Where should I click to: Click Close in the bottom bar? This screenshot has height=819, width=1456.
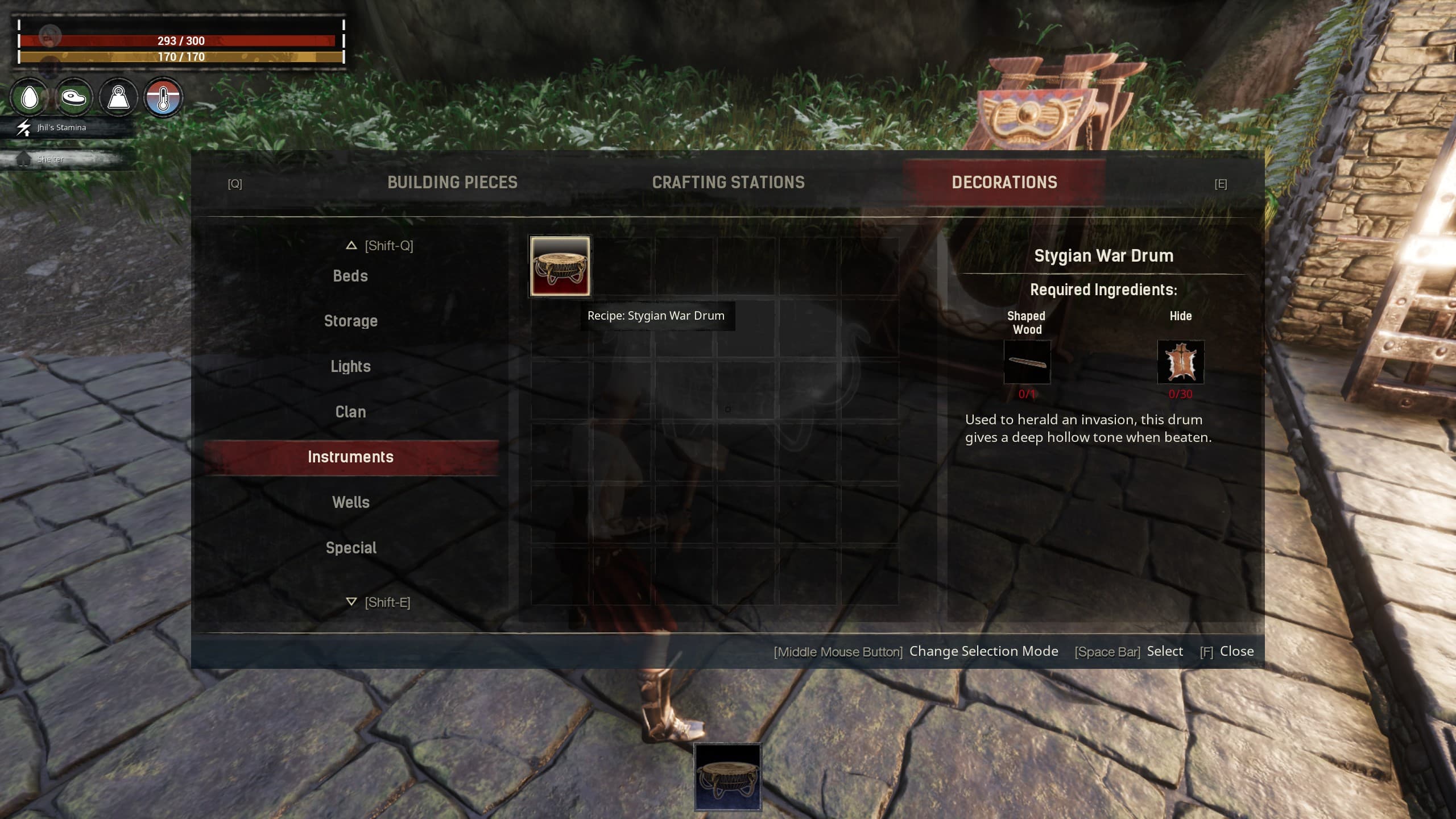click(1236, 651)
